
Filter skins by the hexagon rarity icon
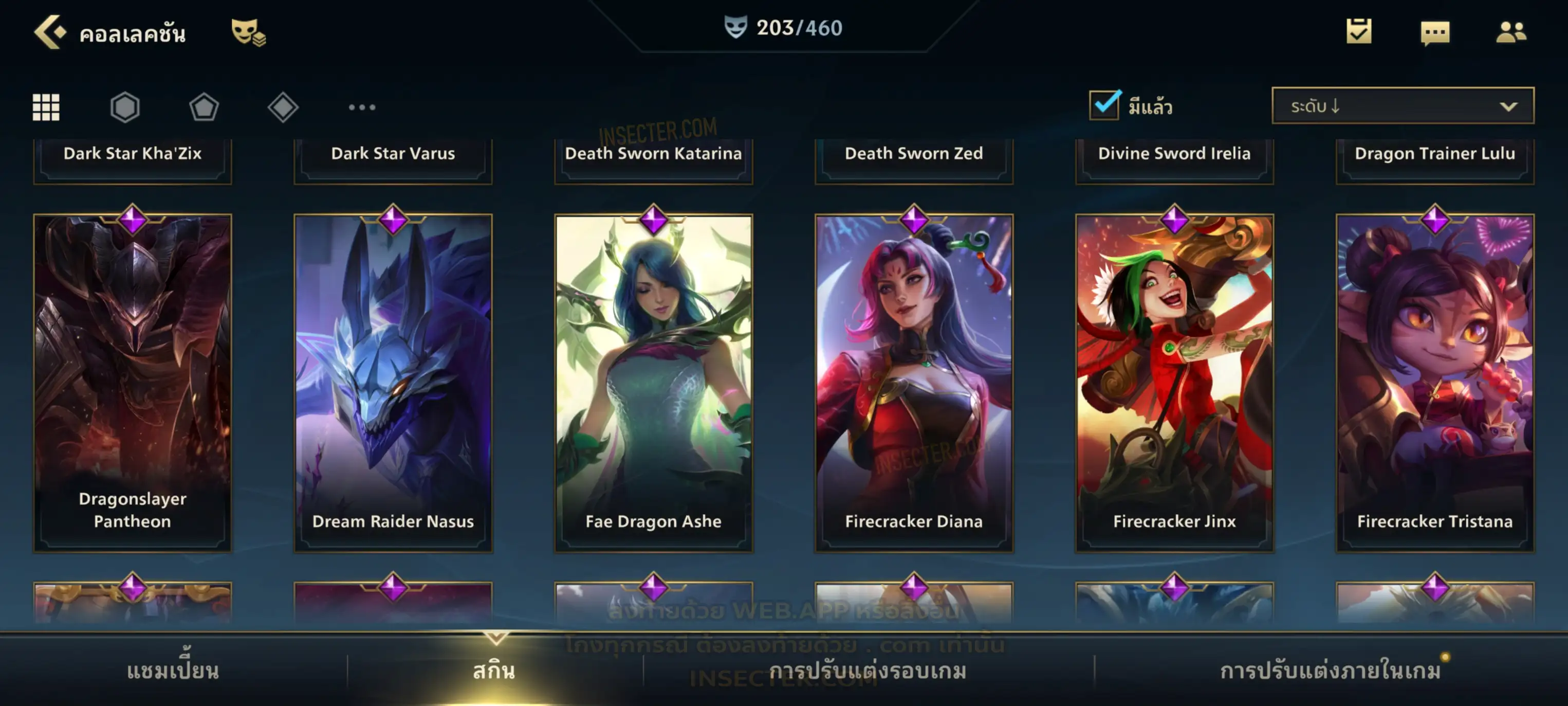pos(125,107)
